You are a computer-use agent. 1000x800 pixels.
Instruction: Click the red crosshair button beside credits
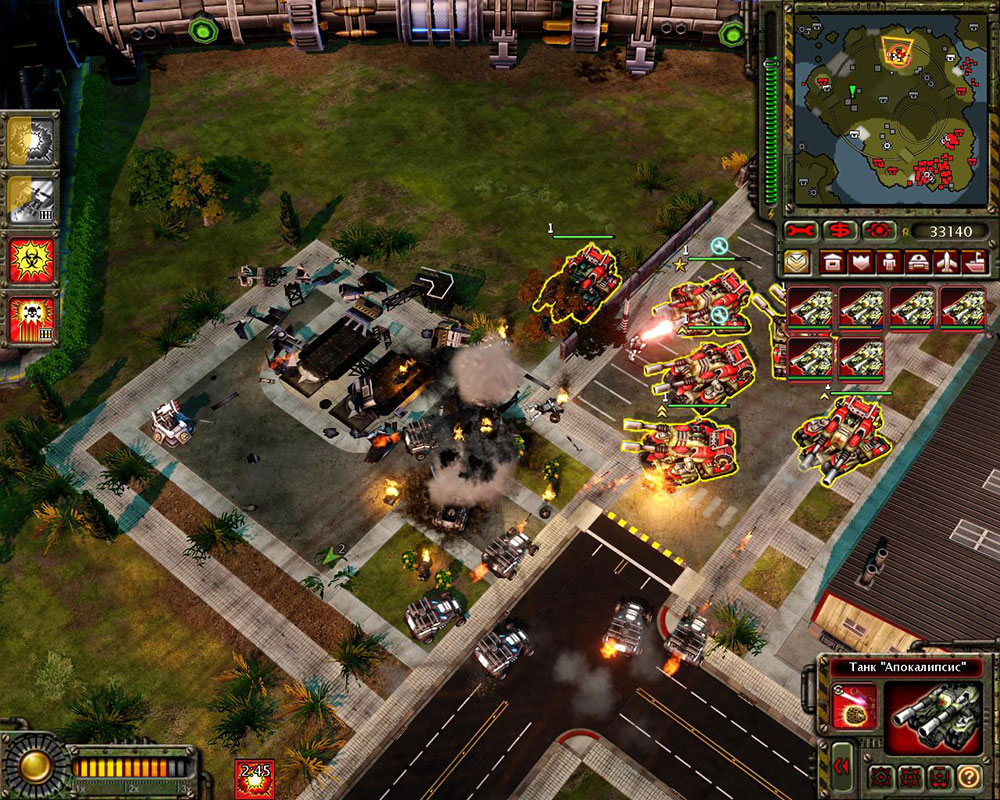click(880, 231)
